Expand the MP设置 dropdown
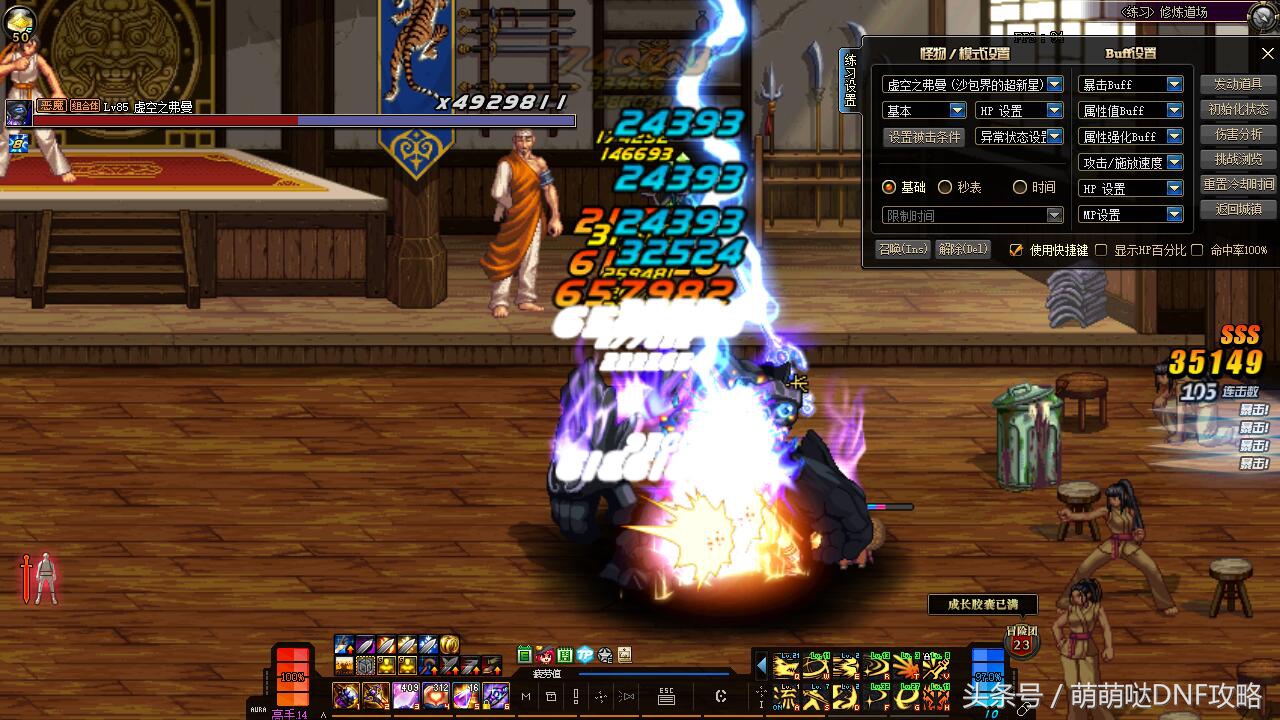The width and height of the screenshot is (1280, 720). tap(1174, 215)
